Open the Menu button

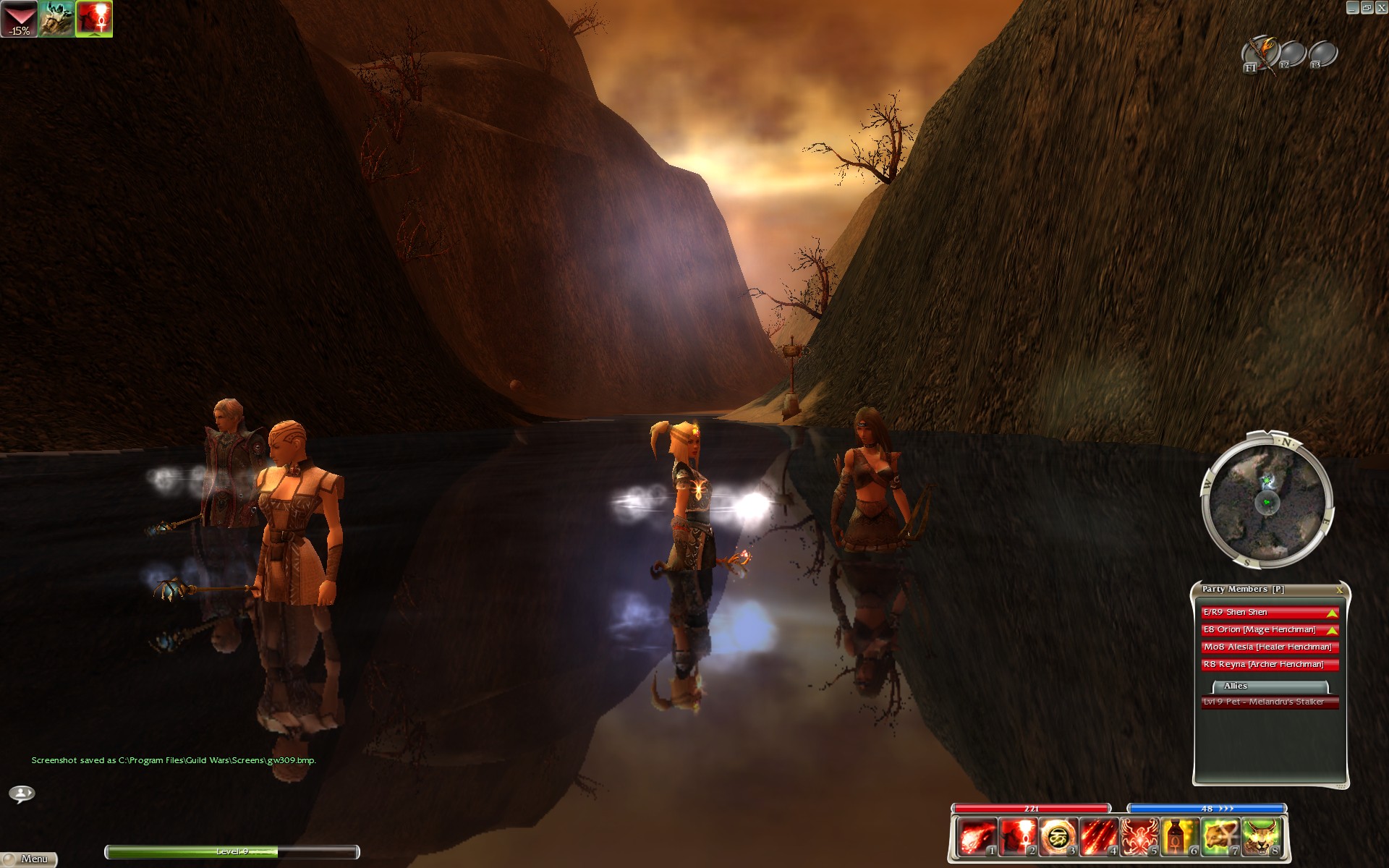pyautogui.click(x=29, y=859)
